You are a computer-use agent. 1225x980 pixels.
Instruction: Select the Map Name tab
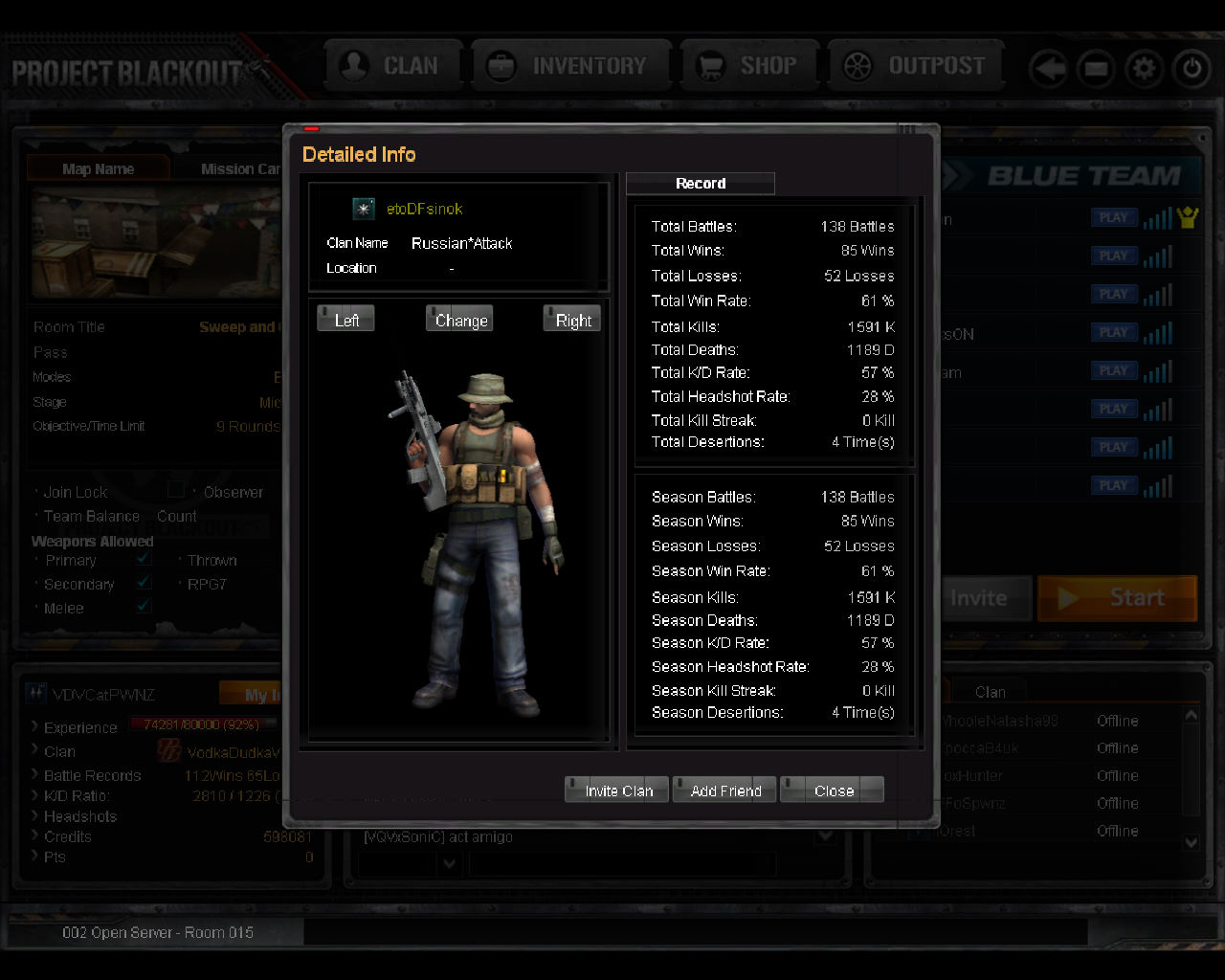click(98, 169)
